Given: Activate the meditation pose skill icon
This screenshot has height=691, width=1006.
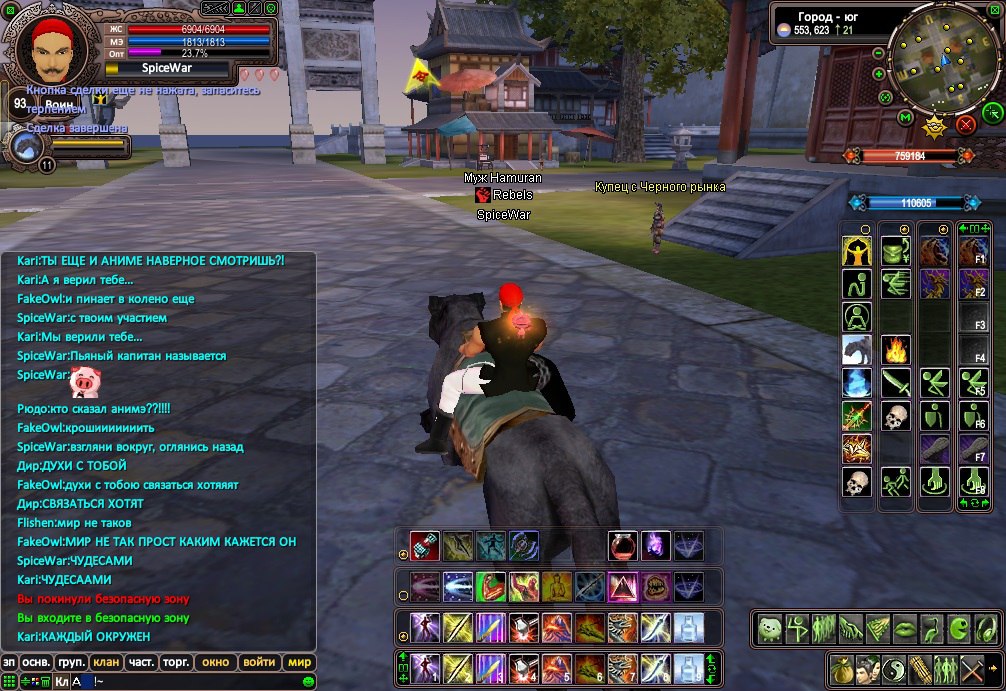Looking at the screenshot, I should point(857,317).
